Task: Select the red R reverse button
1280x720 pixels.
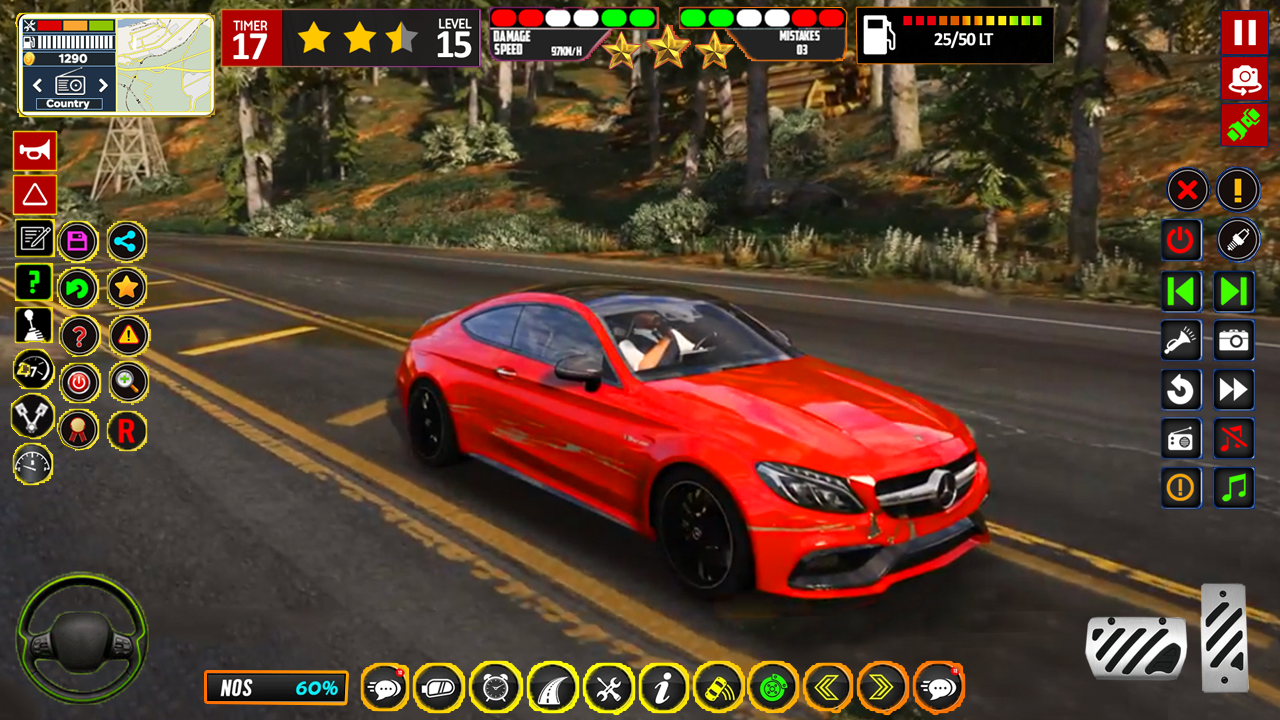Action: point(127,431)
